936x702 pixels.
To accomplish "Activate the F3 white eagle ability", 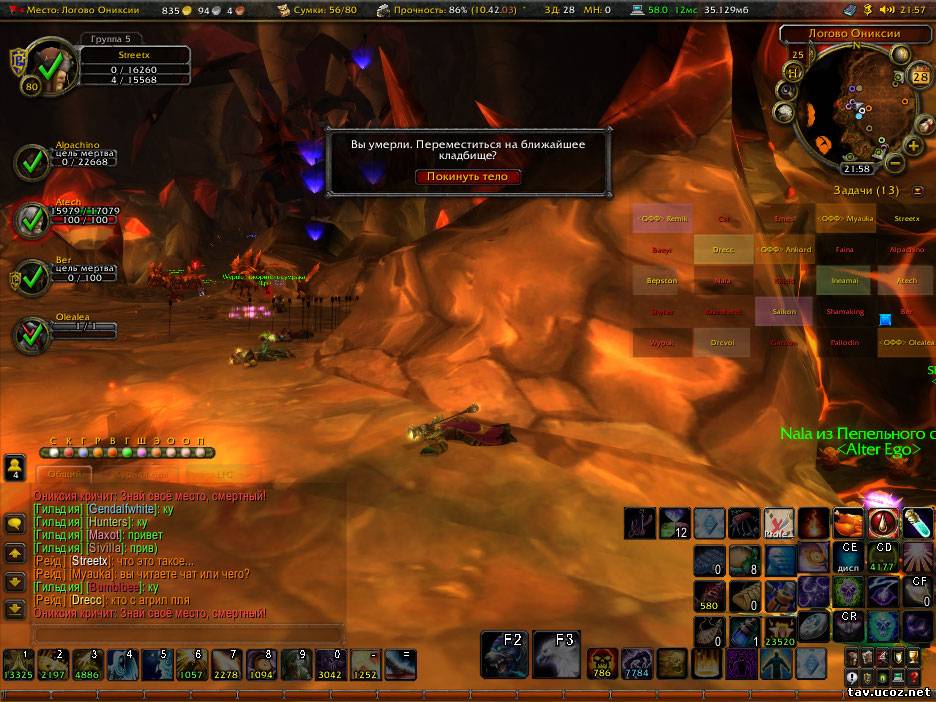I will coord(555,655).
